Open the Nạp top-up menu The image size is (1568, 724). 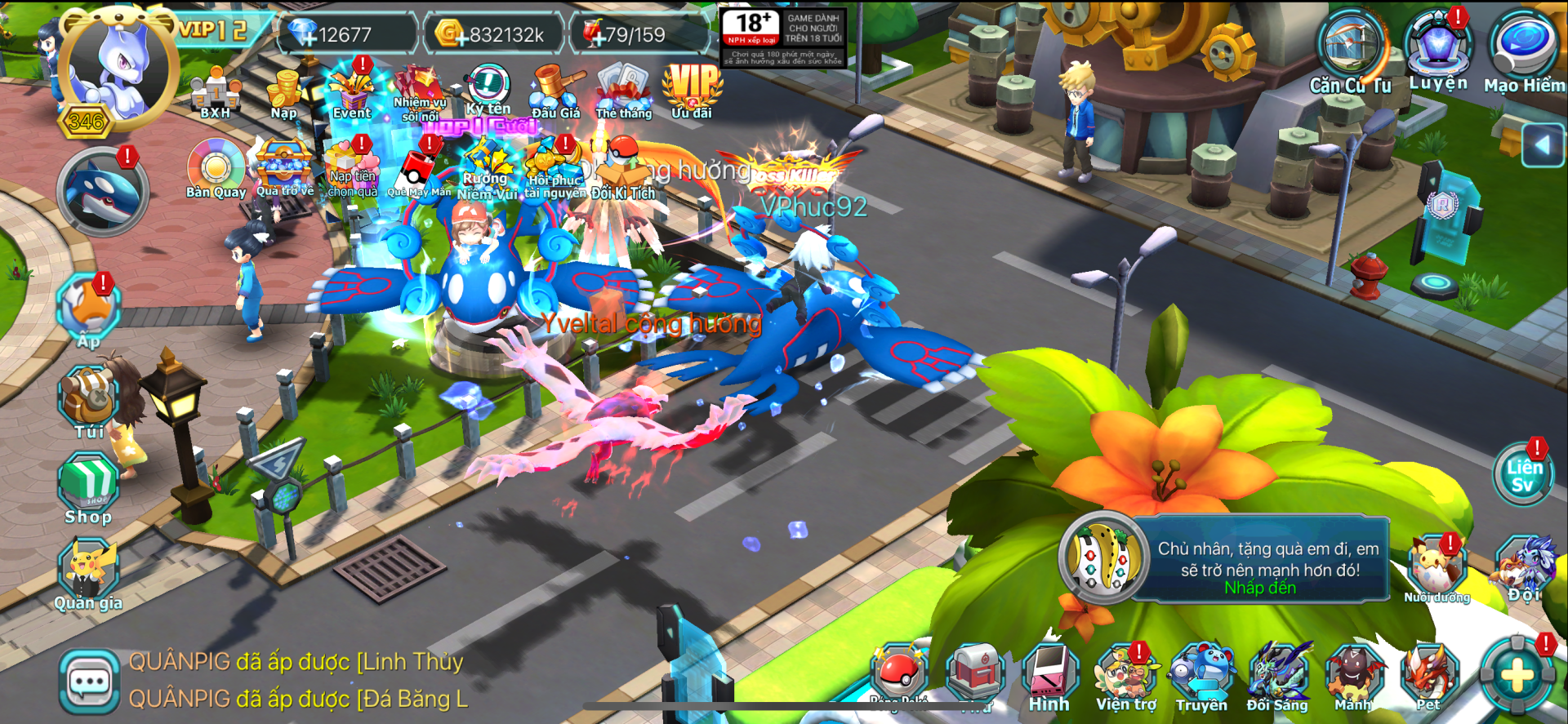(284, 93)
